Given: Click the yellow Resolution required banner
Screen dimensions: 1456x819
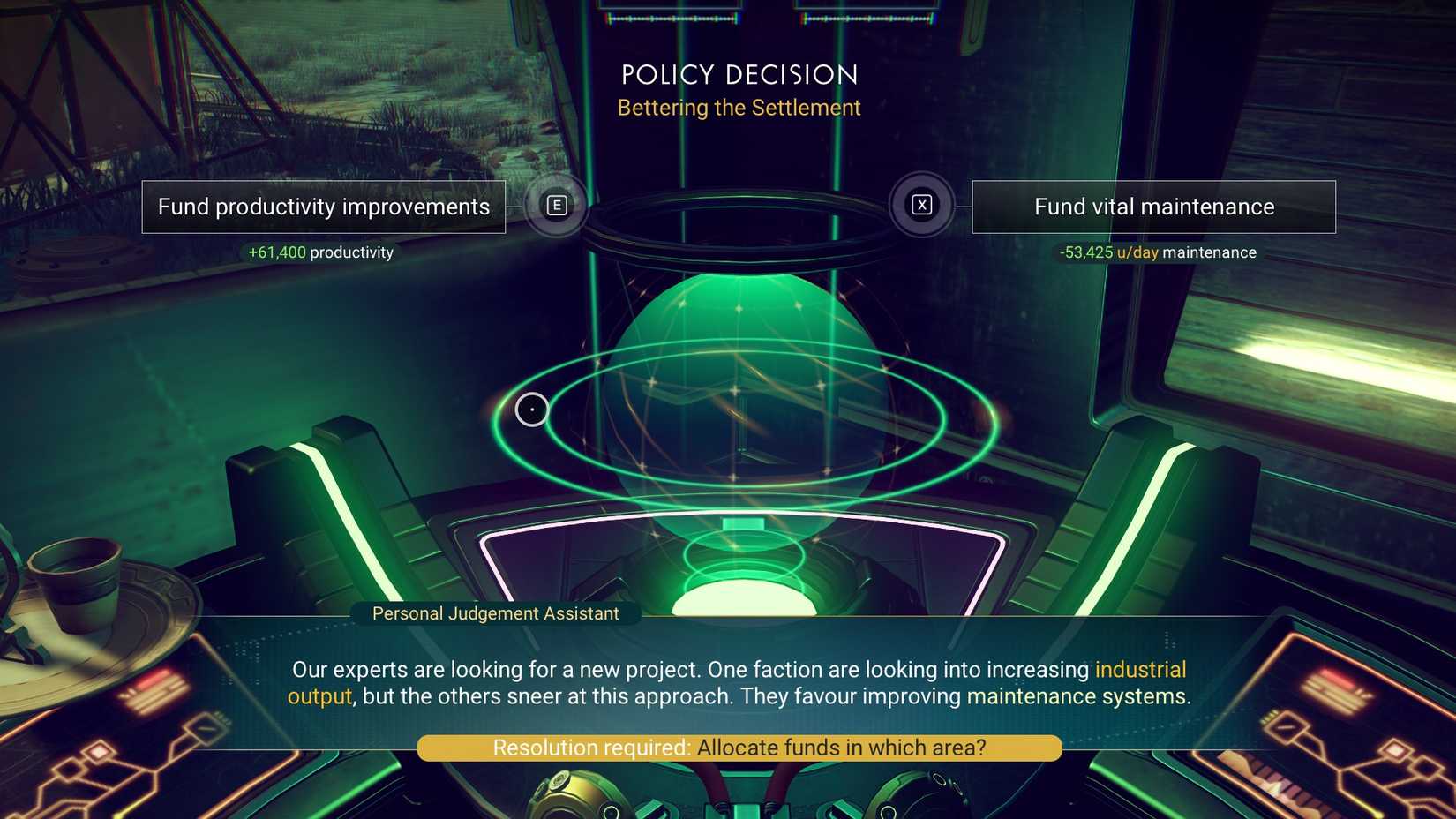Looking at the screenshot, I should pyautogui.click(x=739, y=747).
